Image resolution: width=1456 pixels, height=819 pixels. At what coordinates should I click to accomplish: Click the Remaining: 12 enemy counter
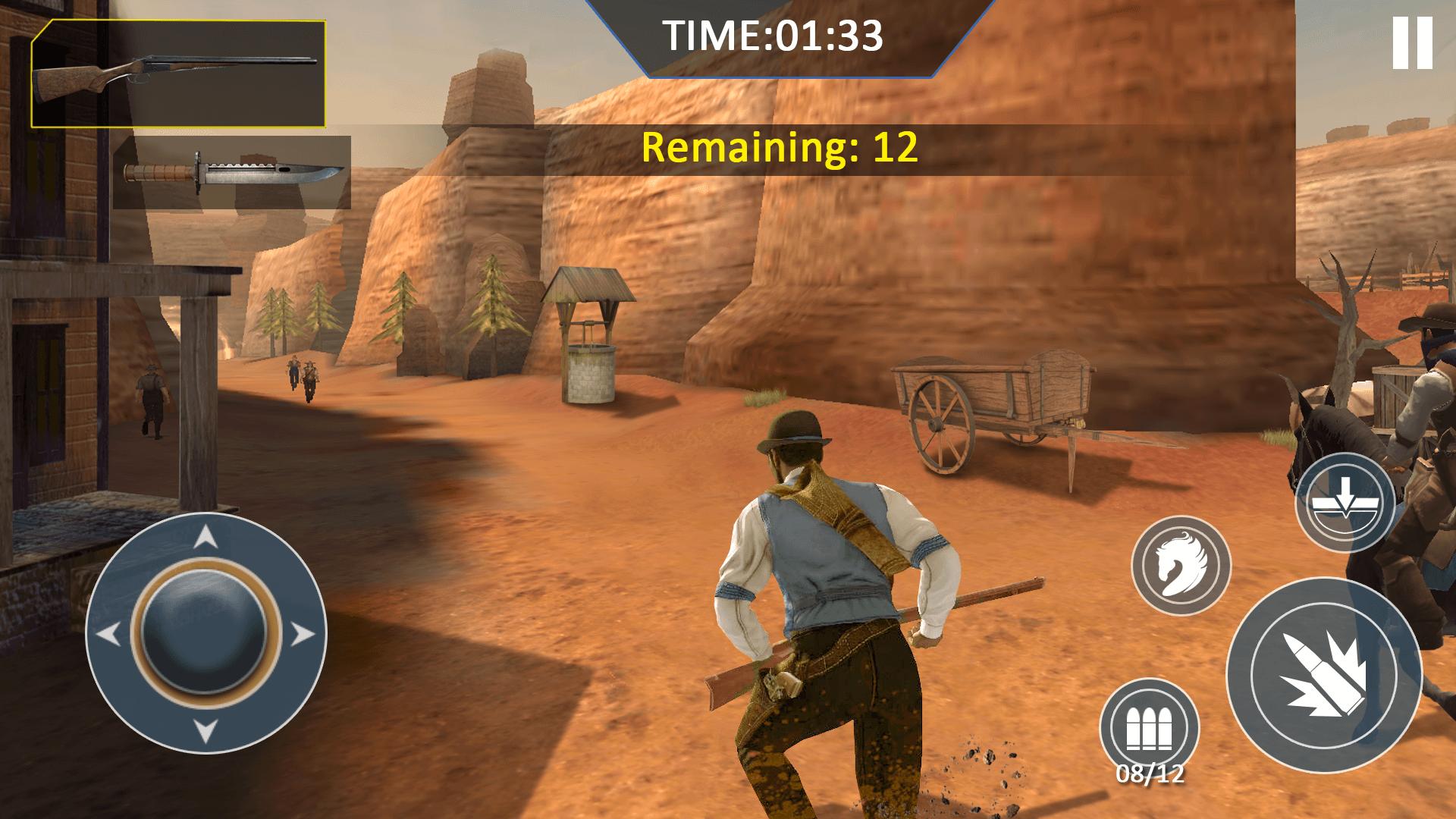779,149
